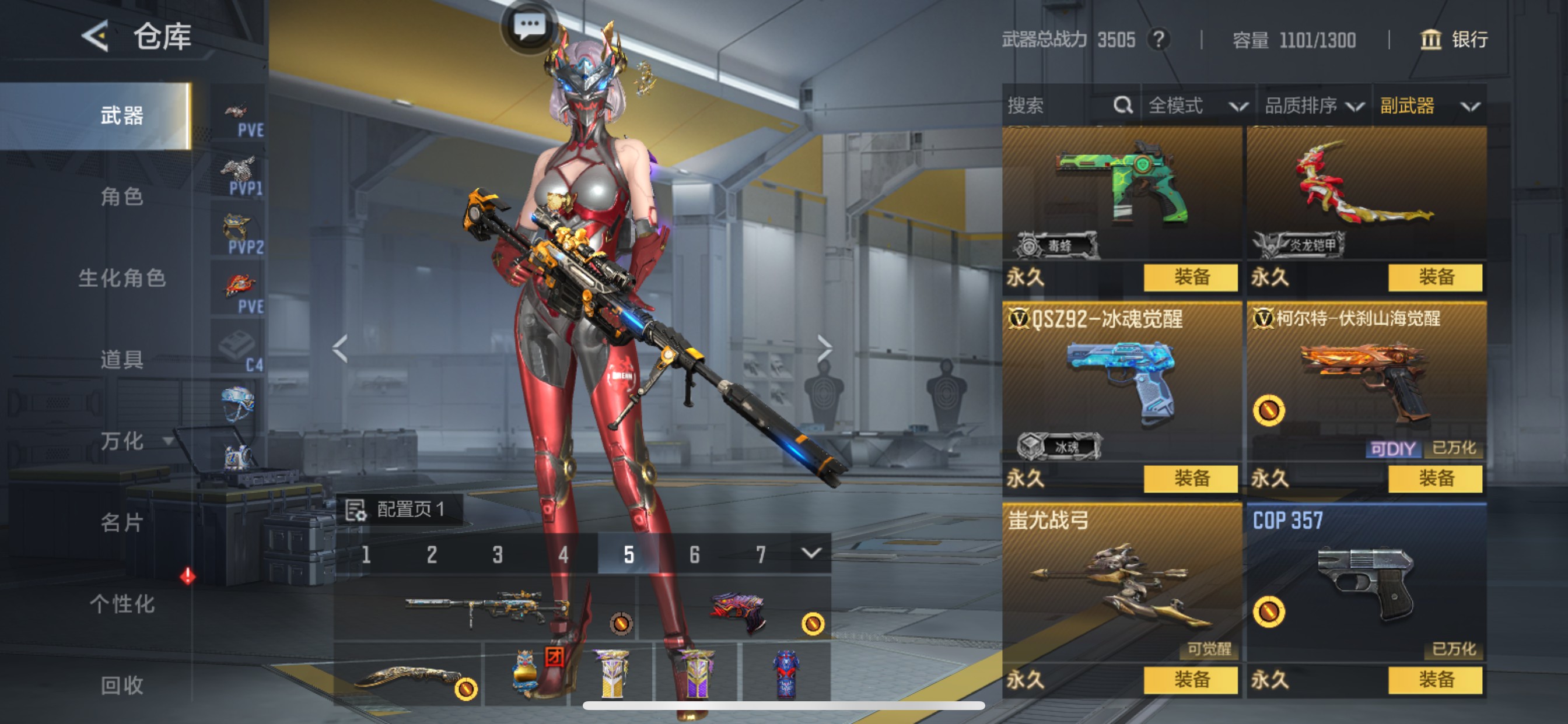Equip the QSZ92-冰魂觉醒 pistol
1568x724 pixels.
(x=1191, y=478)
